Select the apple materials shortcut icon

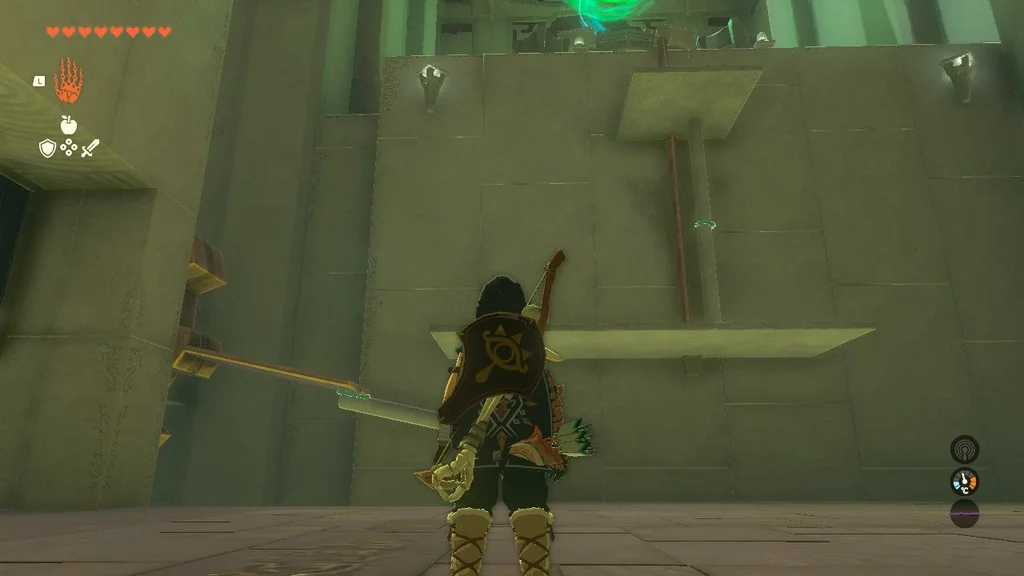(68, 124)
